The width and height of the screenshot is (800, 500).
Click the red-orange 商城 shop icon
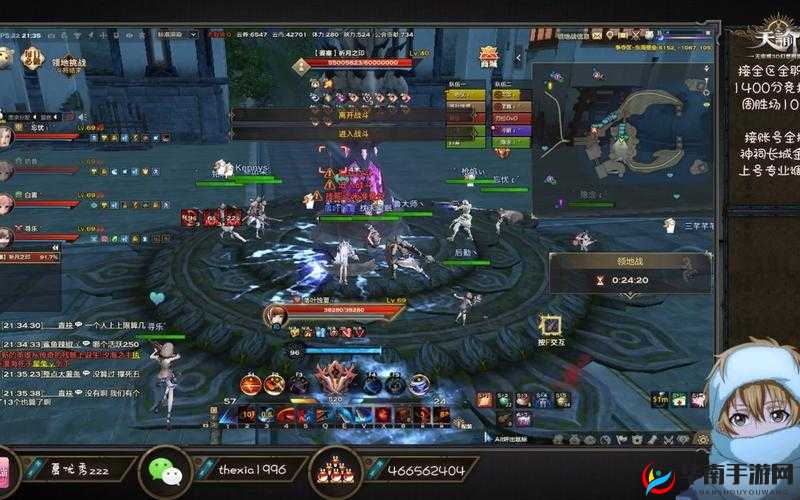click(489, 55)
